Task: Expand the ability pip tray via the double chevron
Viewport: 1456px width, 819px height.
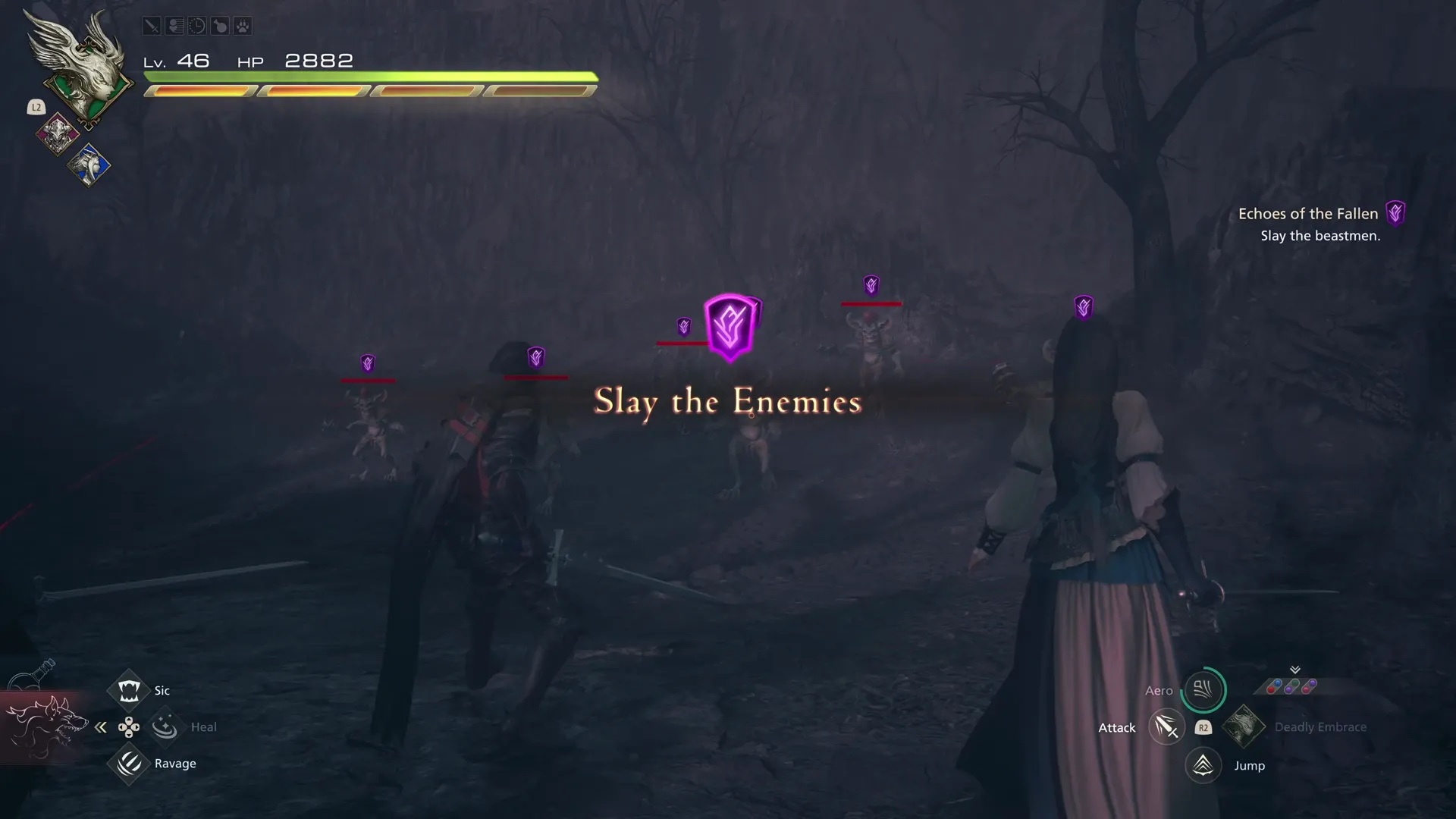Action: point(1294,670)
